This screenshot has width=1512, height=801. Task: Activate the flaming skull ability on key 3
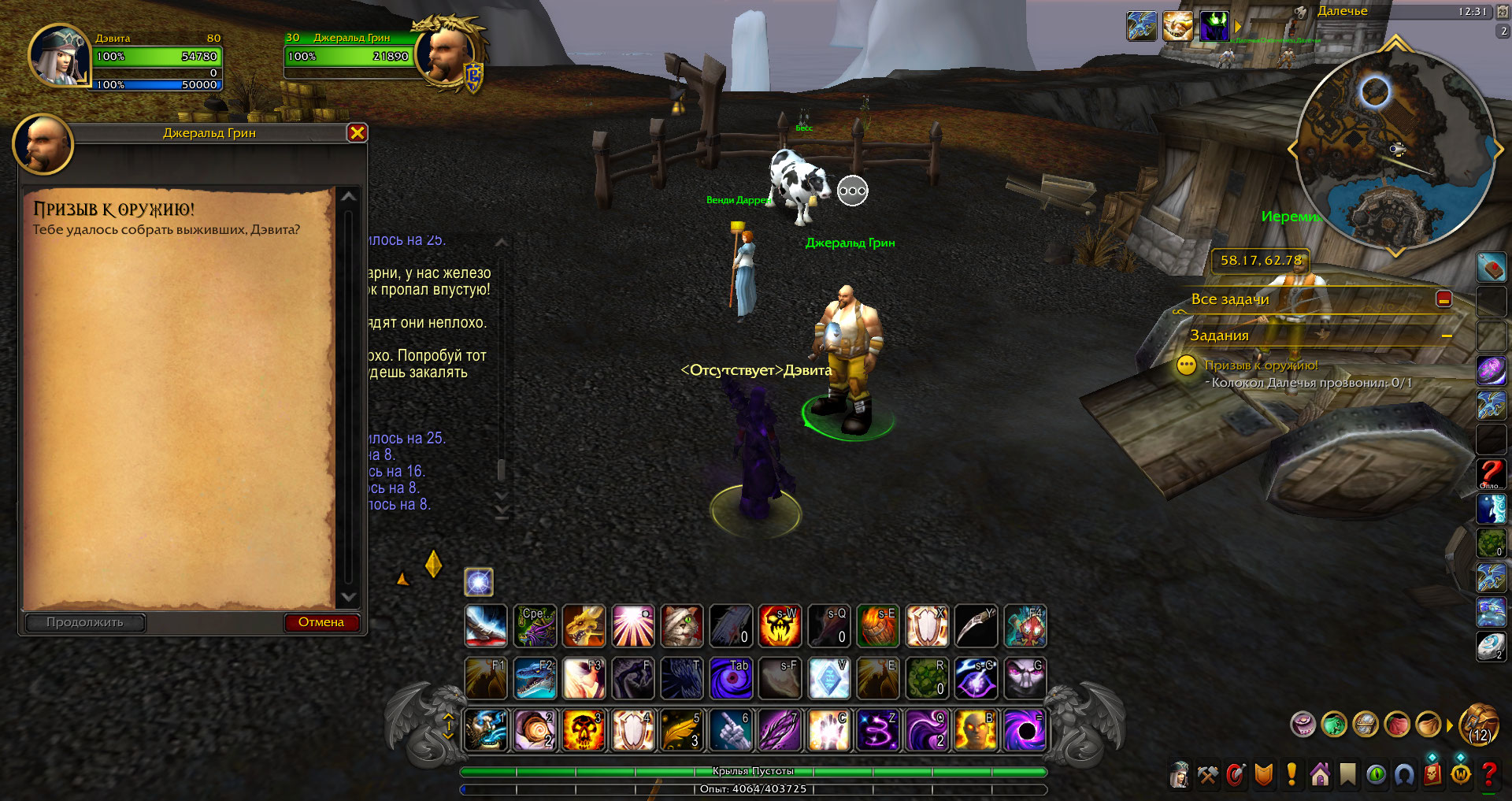tap(584, 730)
